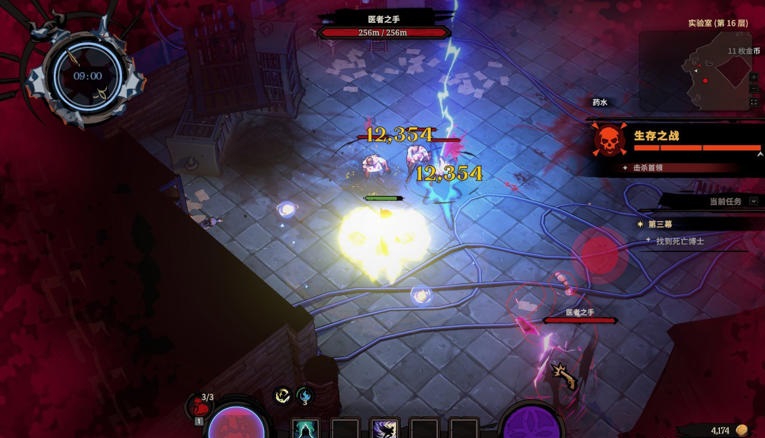Select the yellow swirl buff icon
Screen dimensions: 765x438
click(283, 396)
